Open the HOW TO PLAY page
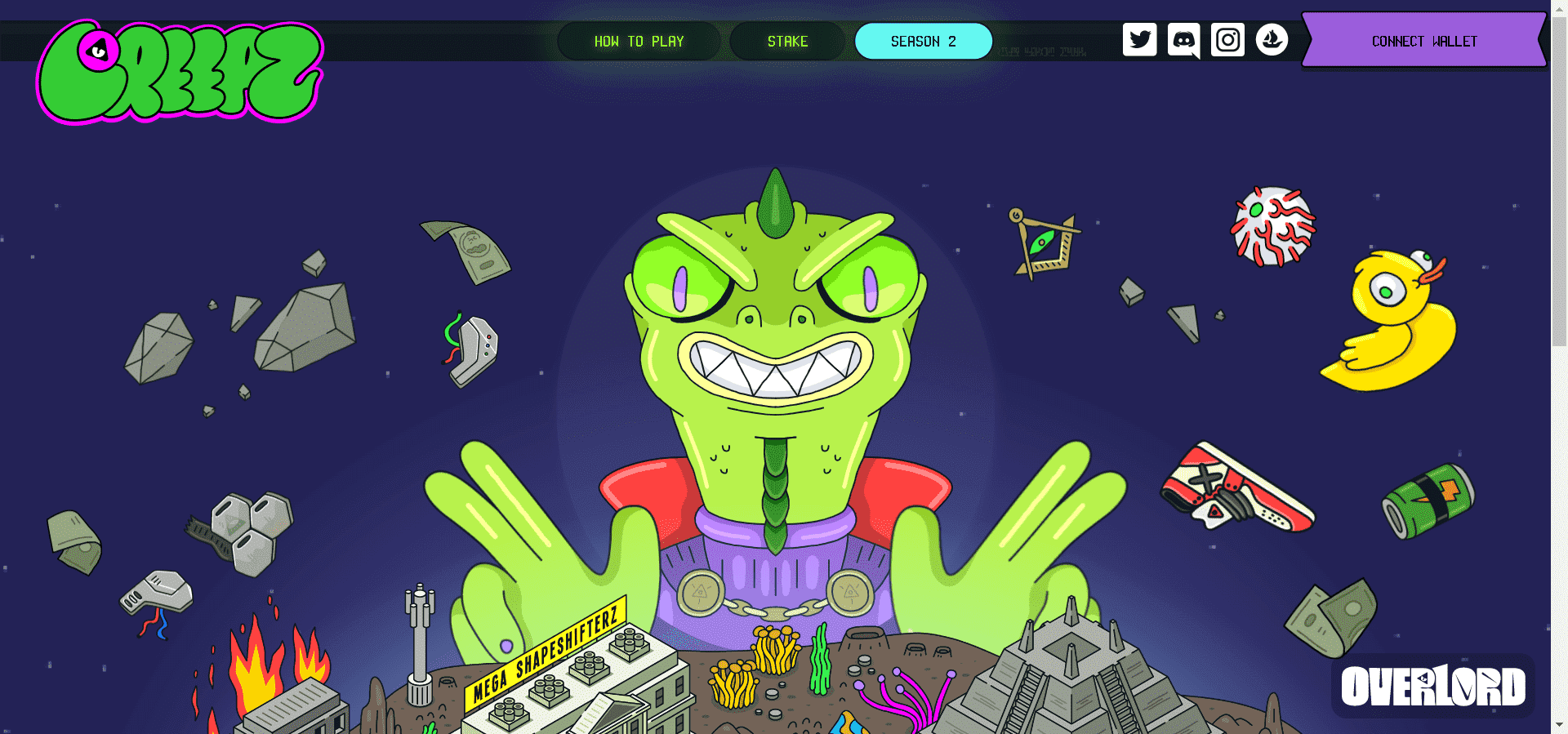Image resolution: width=1568 pixels, height=734 pixels. 639,41
